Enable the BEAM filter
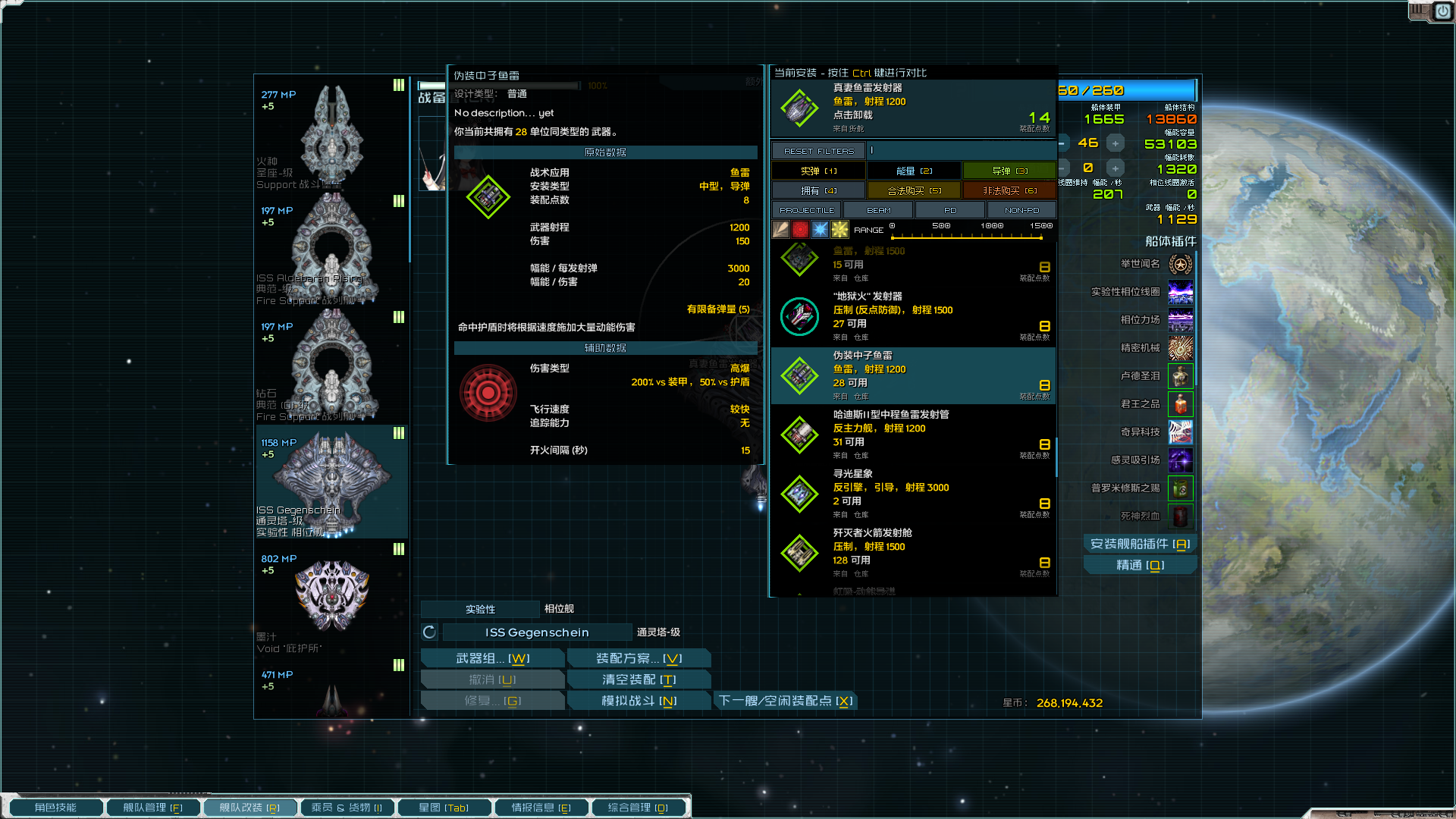1456x819 pixels. point(879,210)
